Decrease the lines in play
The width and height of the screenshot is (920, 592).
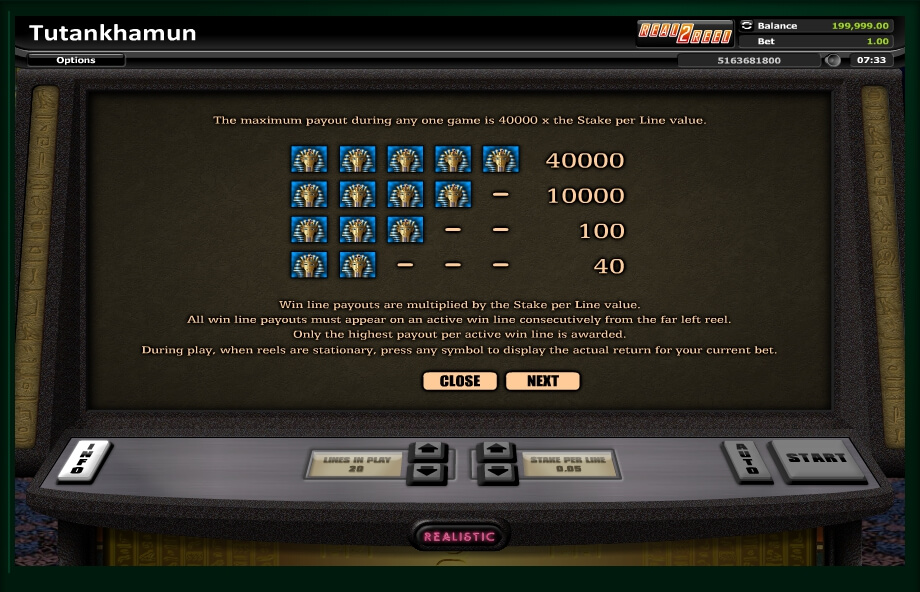coord(430,472)
